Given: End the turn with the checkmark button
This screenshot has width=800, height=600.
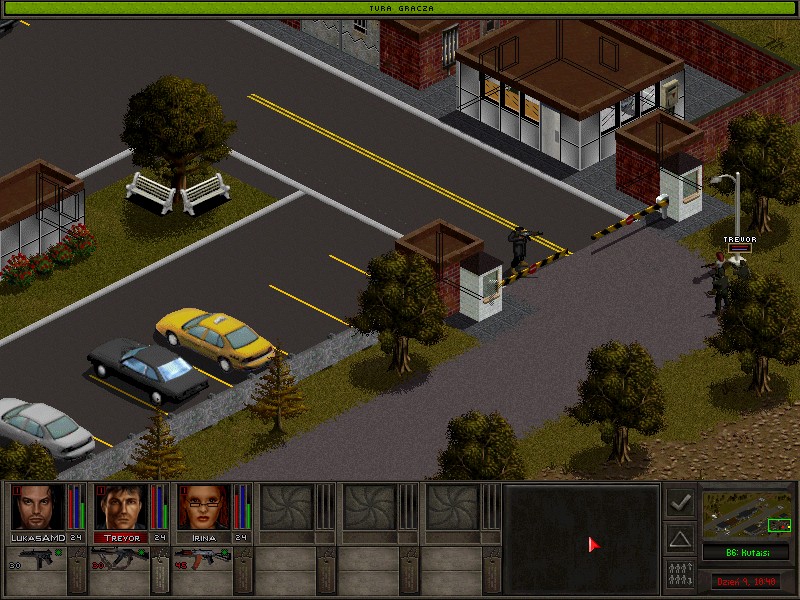Looking at the screenshot, I should click(x=680, y=501).
